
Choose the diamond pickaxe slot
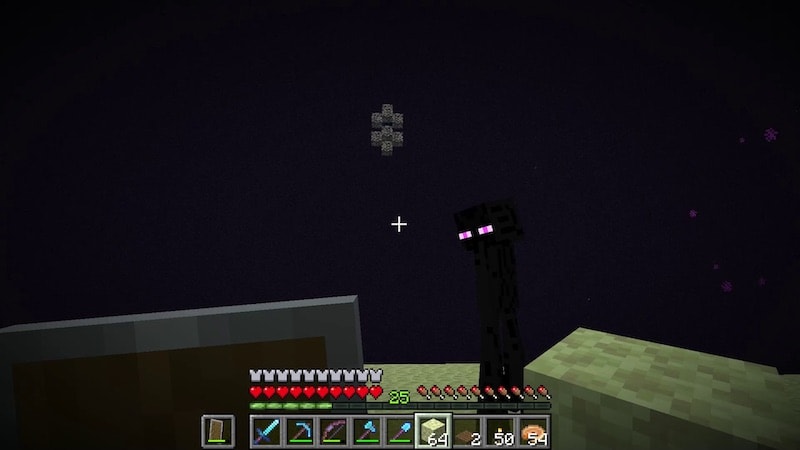299,431
